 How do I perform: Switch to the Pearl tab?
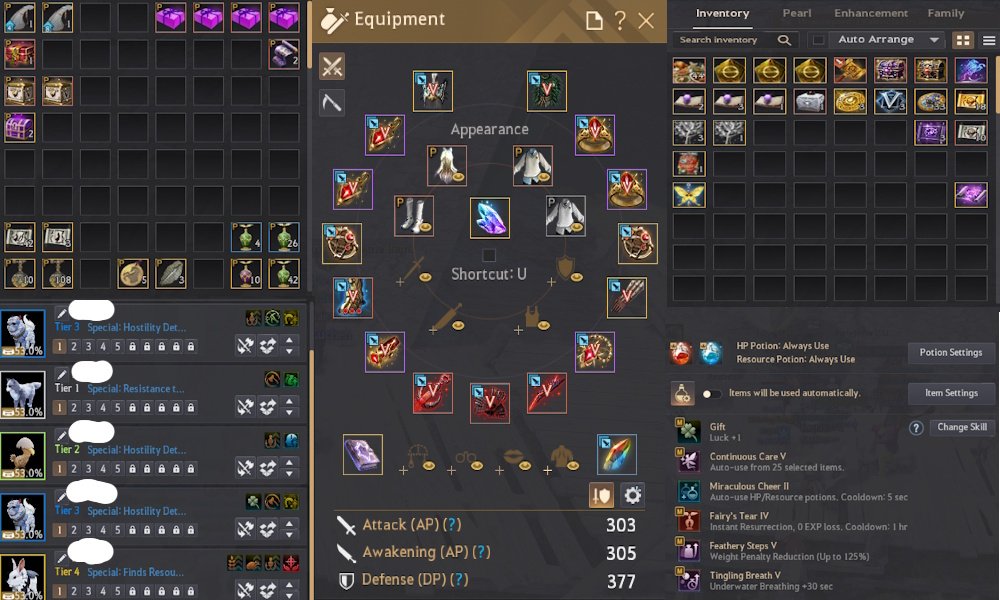(796, 14)
